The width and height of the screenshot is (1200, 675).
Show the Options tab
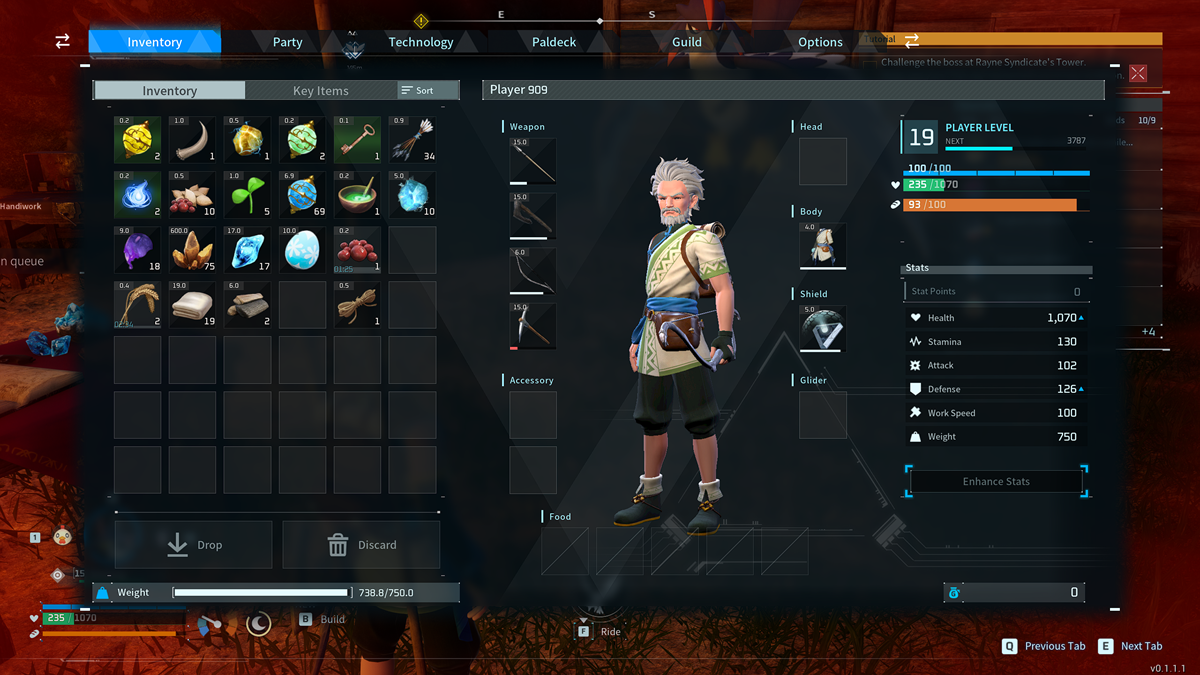point(820,42)
